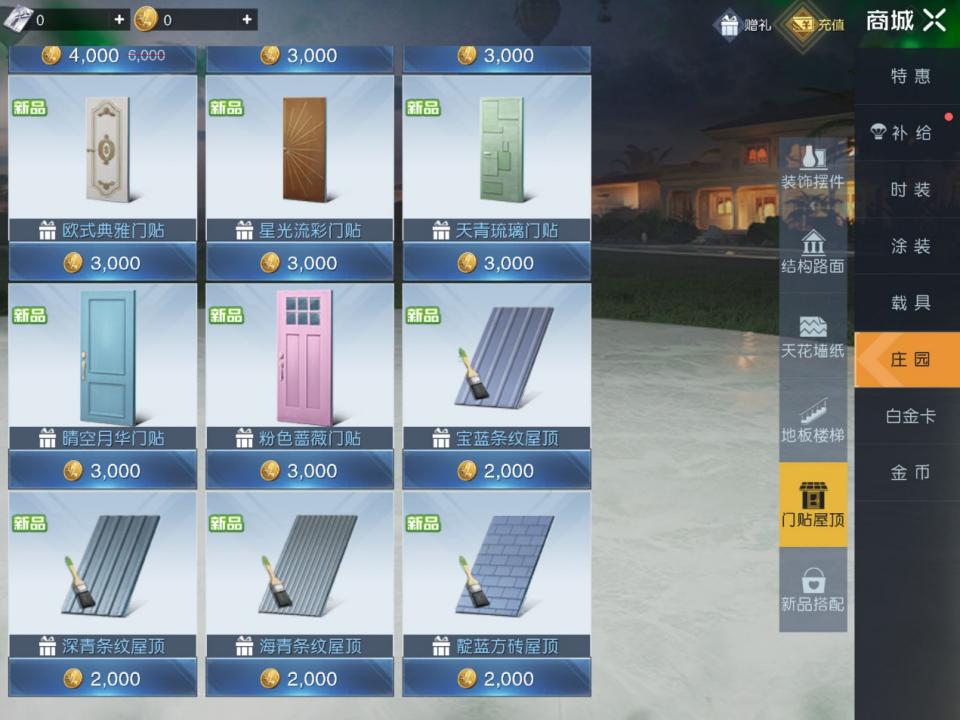Choose the 结构路面 structure category
This screenshot has width=960, height=720.
pos(812,251)
